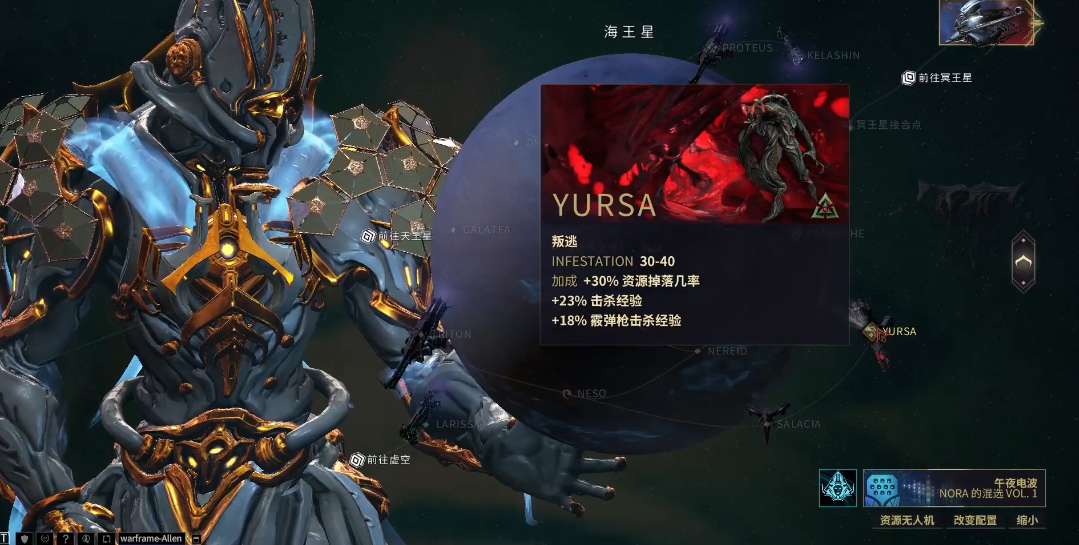Select the Neso mission node
The height and width of the screenshot is (545, 1079).
point(568,394)
